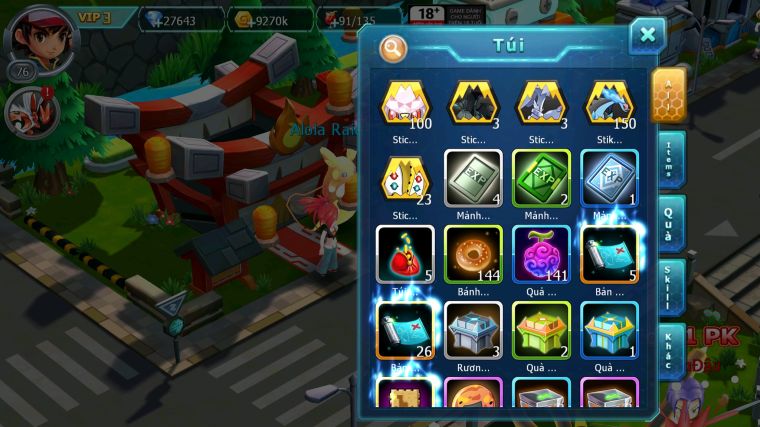Viewport: 760px width, 427px height.
Task: Open the inventory search magnifier
Action: [393, 47]
